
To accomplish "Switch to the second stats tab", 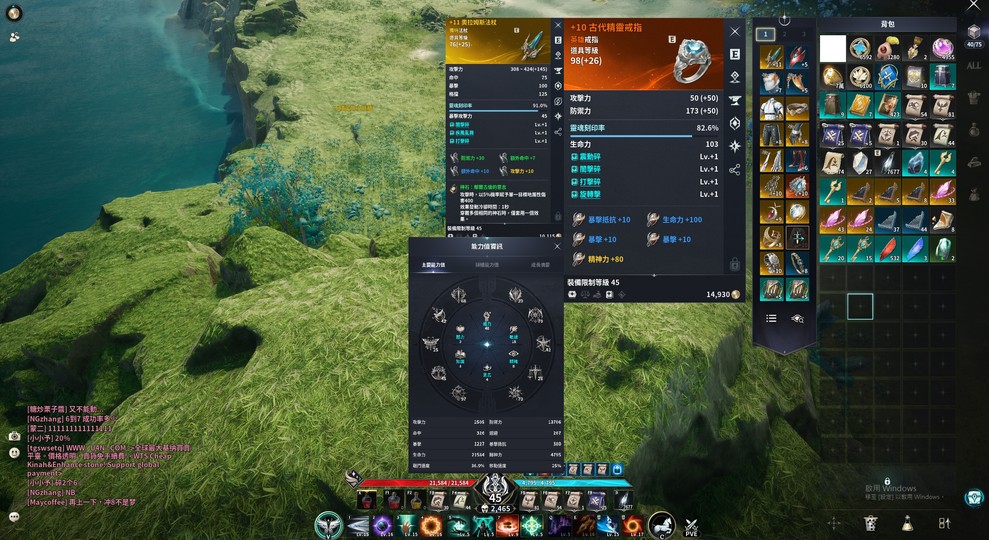I will [x=487, y=265].
